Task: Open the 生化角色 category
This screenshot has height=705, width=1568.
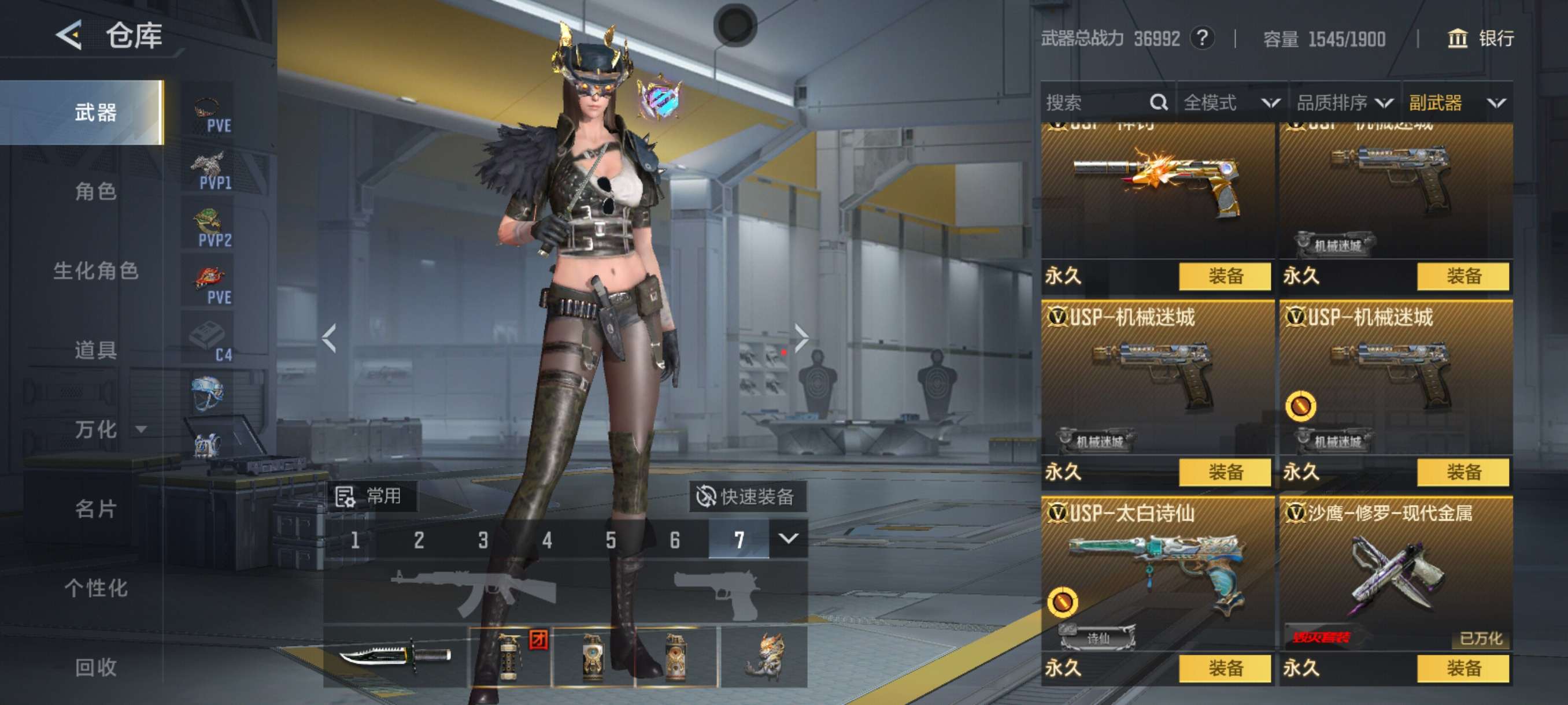Action: (95, 270)
